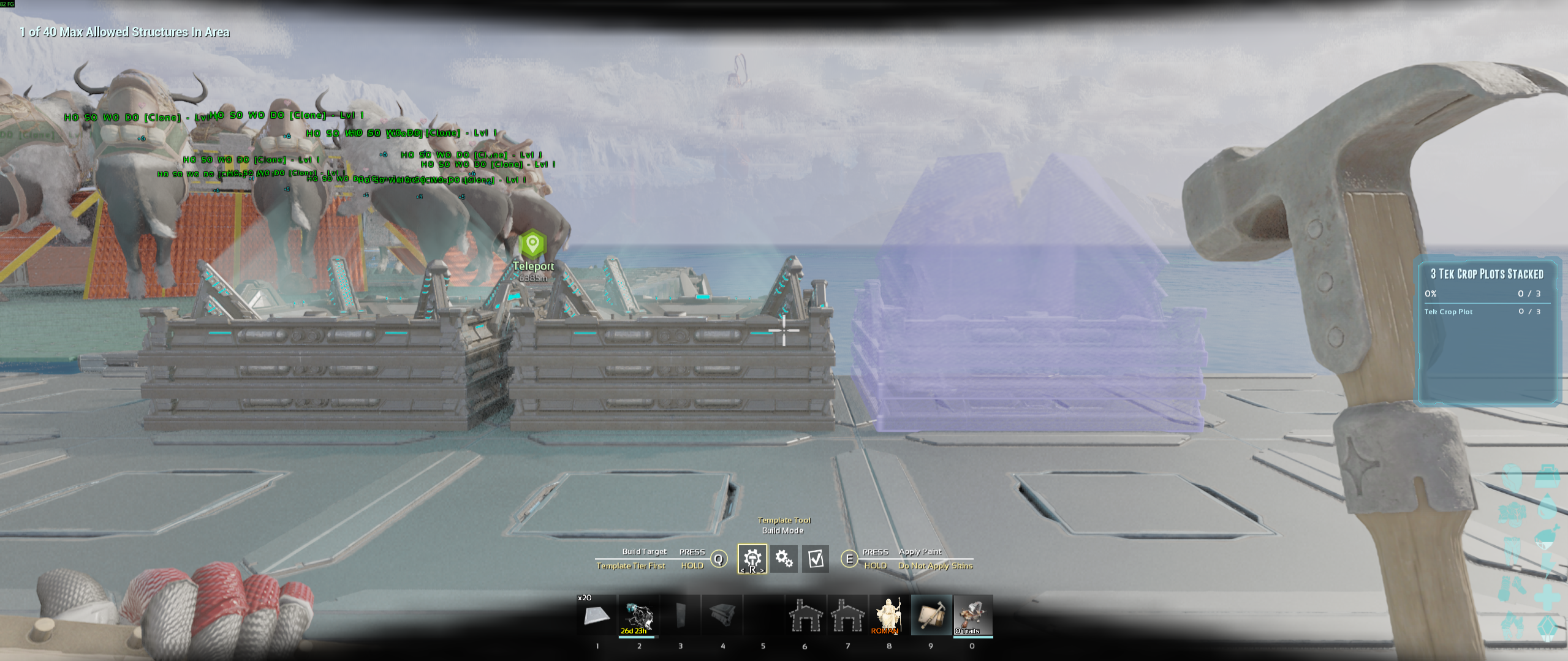Select the hotbar item with 26d 23h timer
The height and width of the screenshot is (661, 1568).
pos(638,615)
